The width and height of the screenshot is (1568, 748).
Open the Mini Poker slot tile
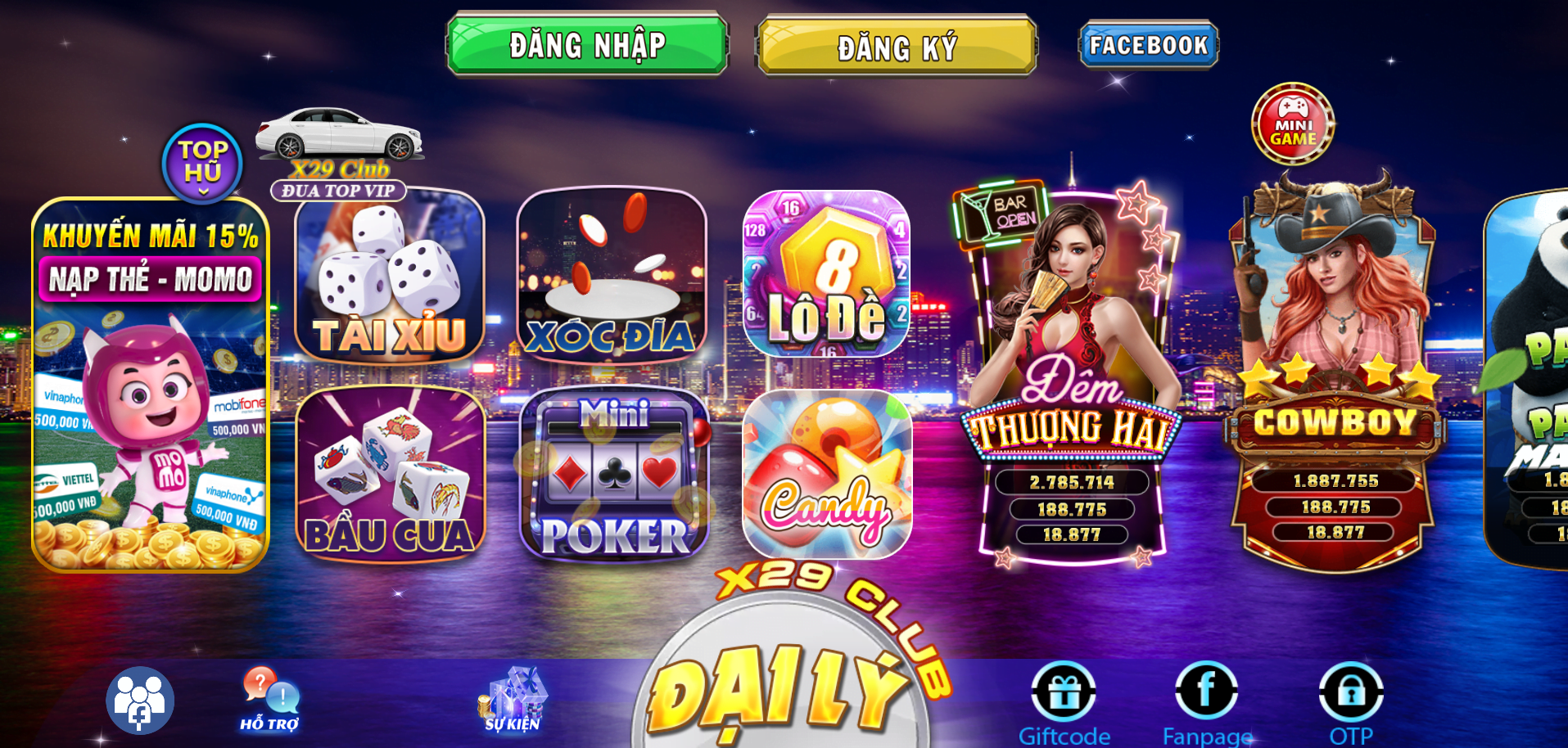click(614, 475)
